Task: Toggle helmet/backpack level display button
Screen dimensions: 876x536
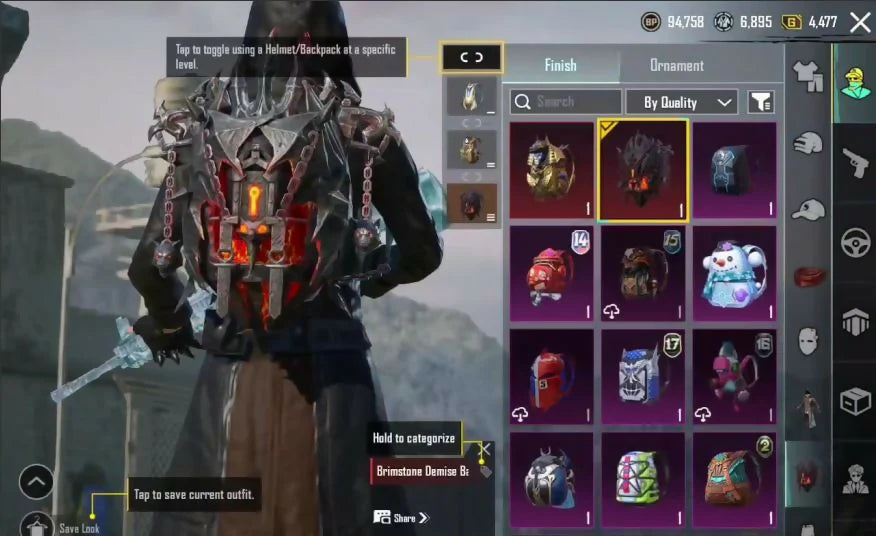Action: point(471,58)
